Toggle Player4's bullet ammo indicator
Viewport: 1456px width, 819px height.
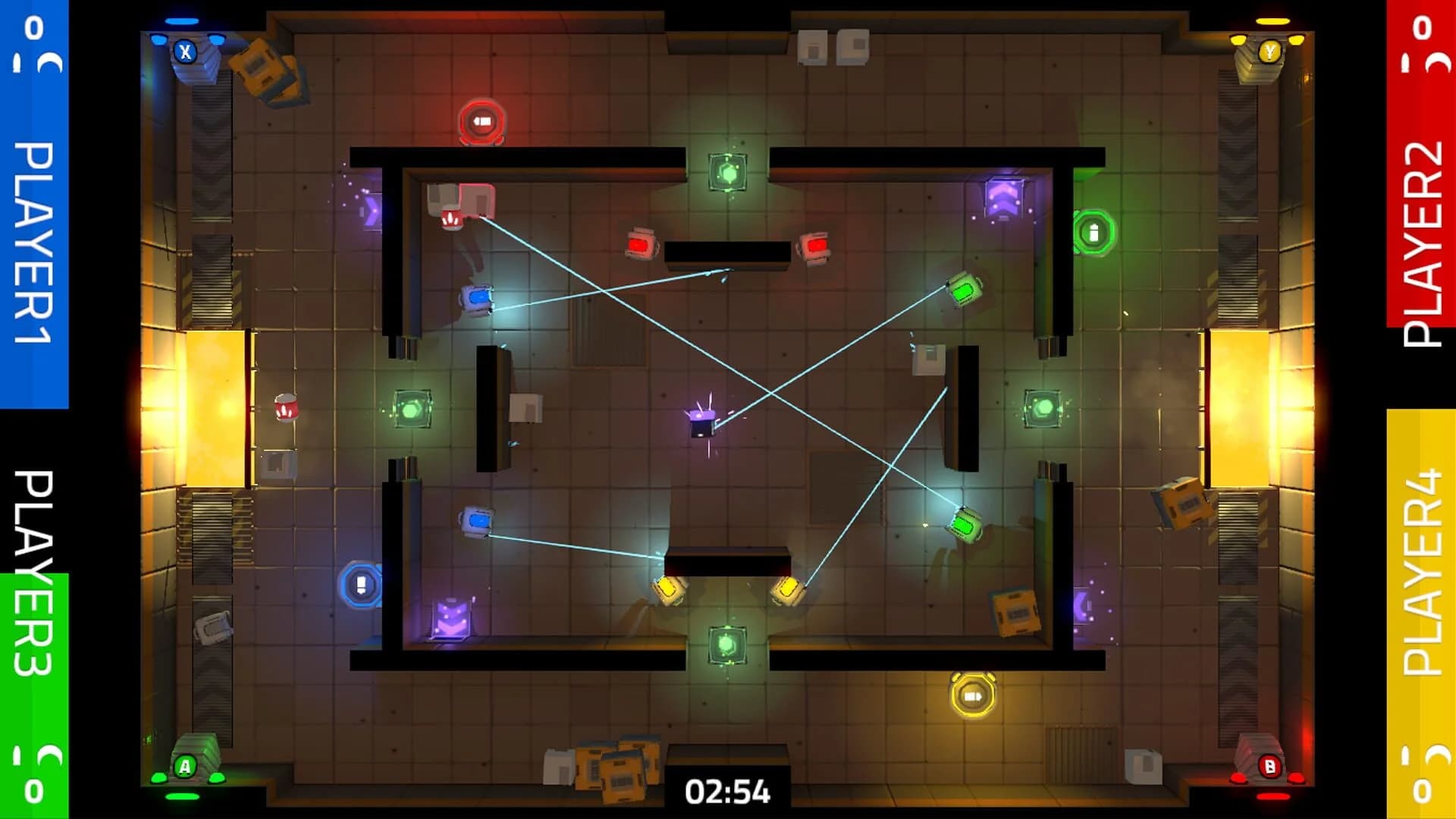pyautogui.click(x=1404, y=755)
